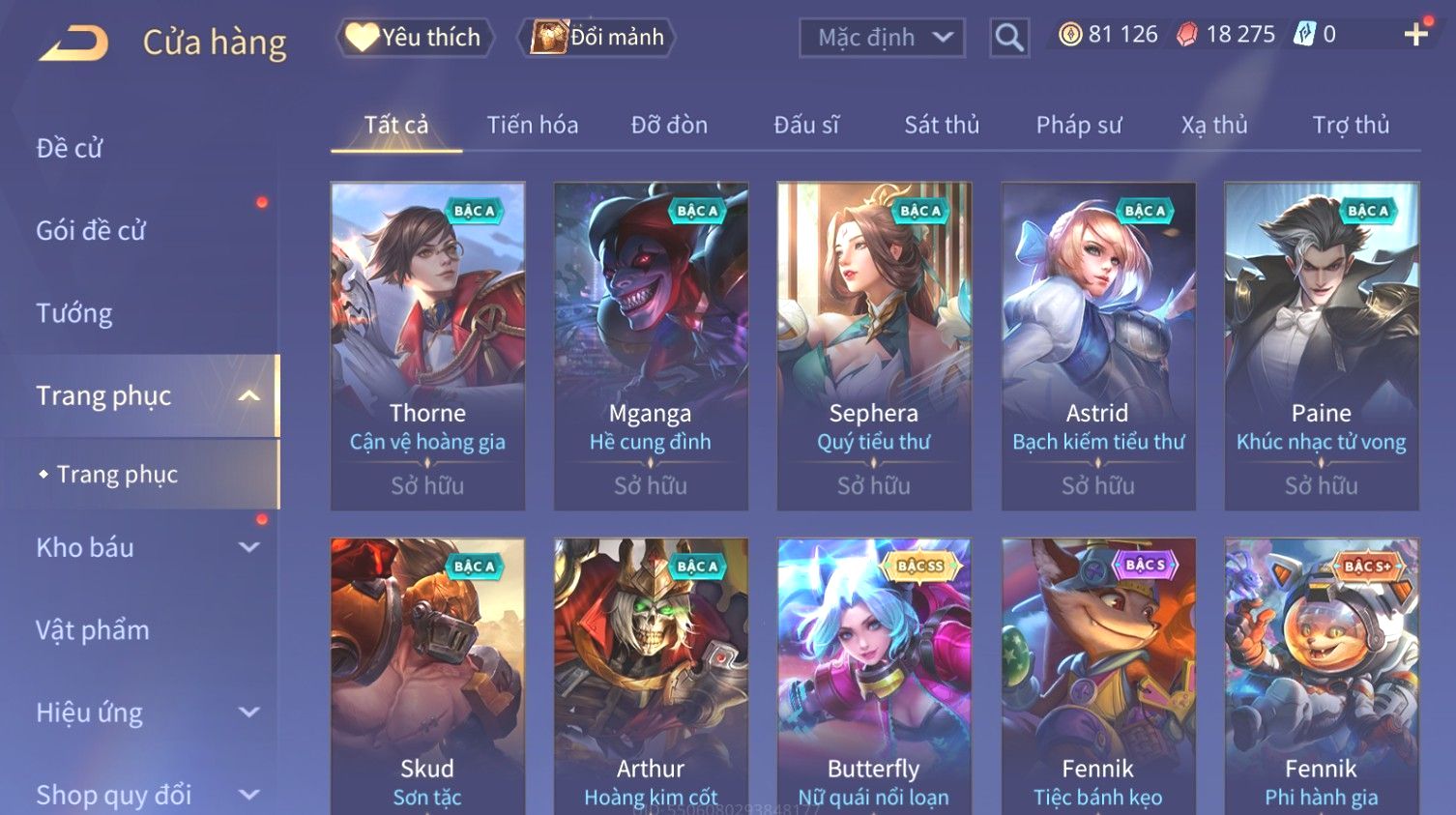Open the Đề cử menu entry
The image size is (1456, 815).
point(70,148)
